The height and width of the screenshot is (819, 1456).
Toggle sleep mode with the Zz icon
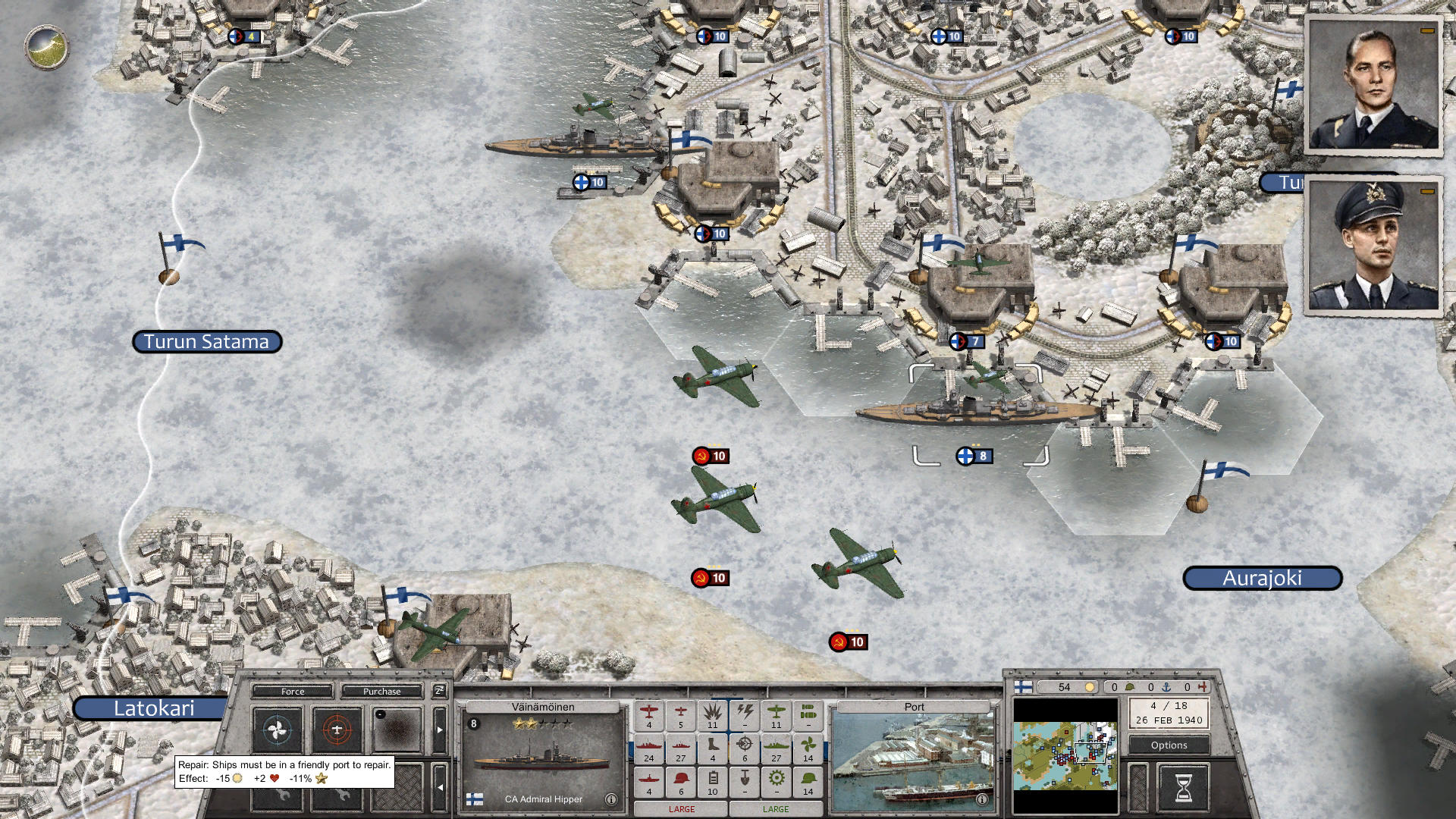pyautogui.click(x=438, y=692)
